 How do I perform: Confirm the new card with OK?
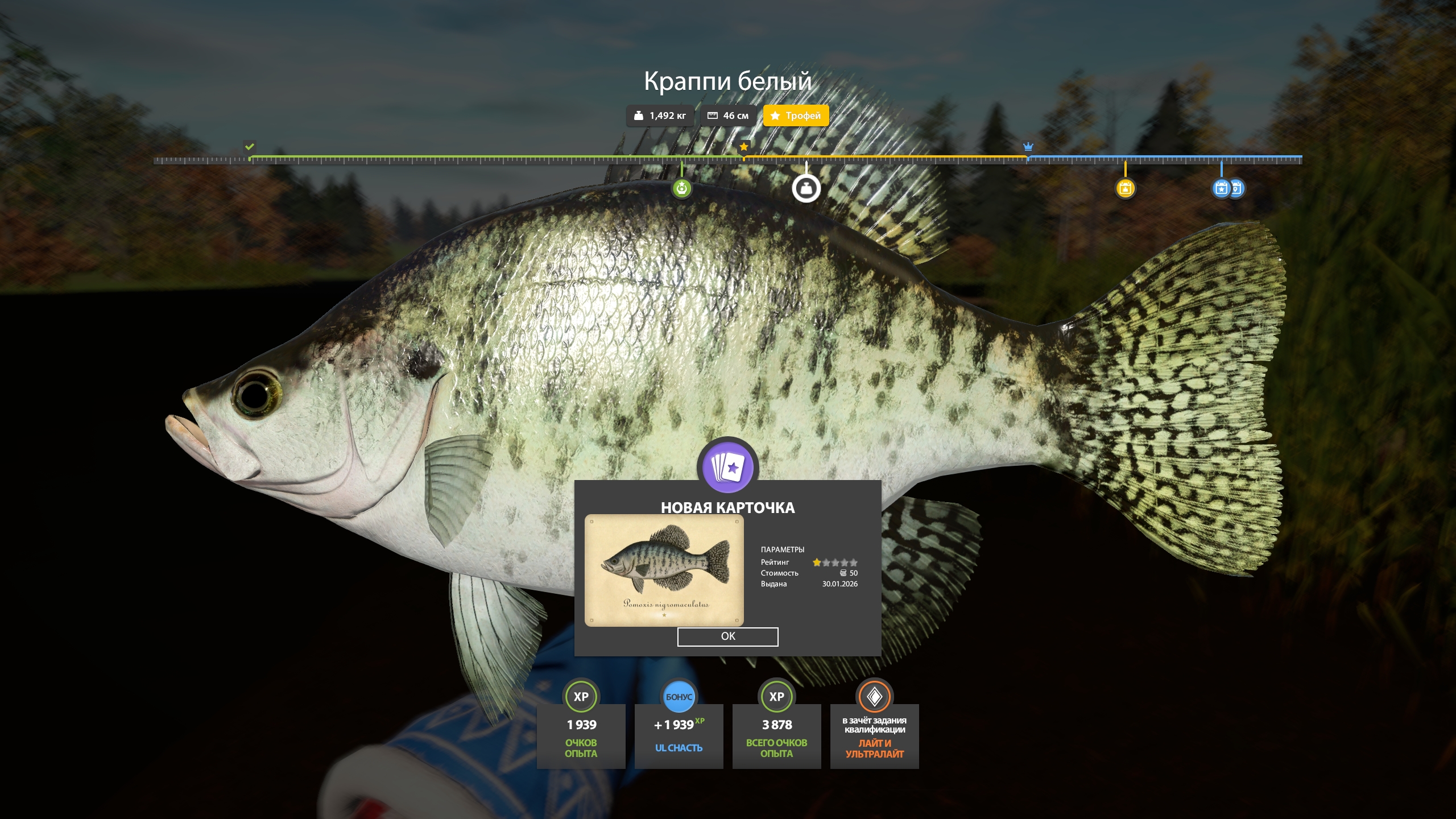point(727,636)
